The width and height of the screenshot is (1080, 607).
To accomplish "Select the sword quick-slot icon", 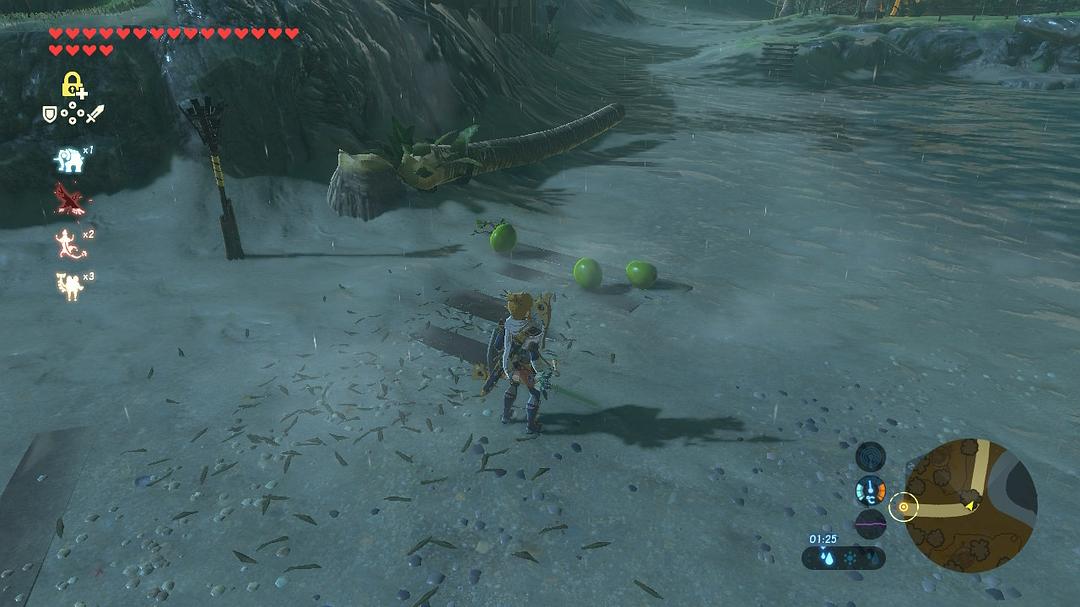I will 95,115.
